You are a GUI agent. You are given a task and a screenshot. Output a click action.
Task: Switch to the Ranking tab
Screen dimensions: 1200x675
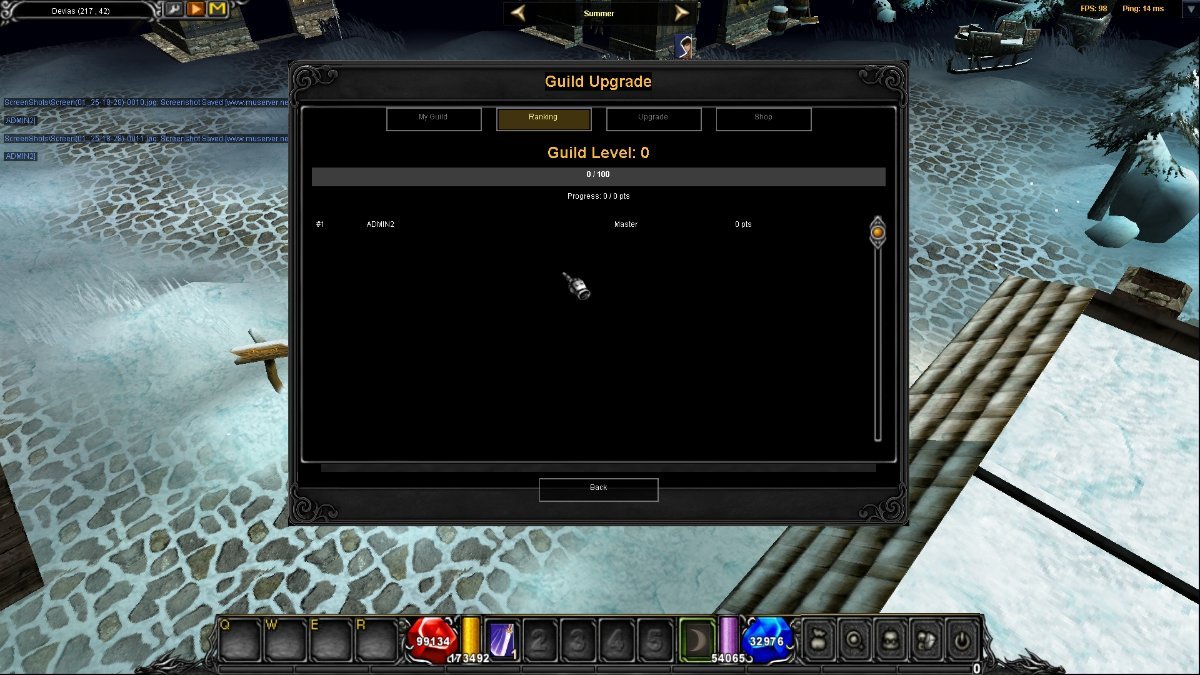tap(543, 119)
